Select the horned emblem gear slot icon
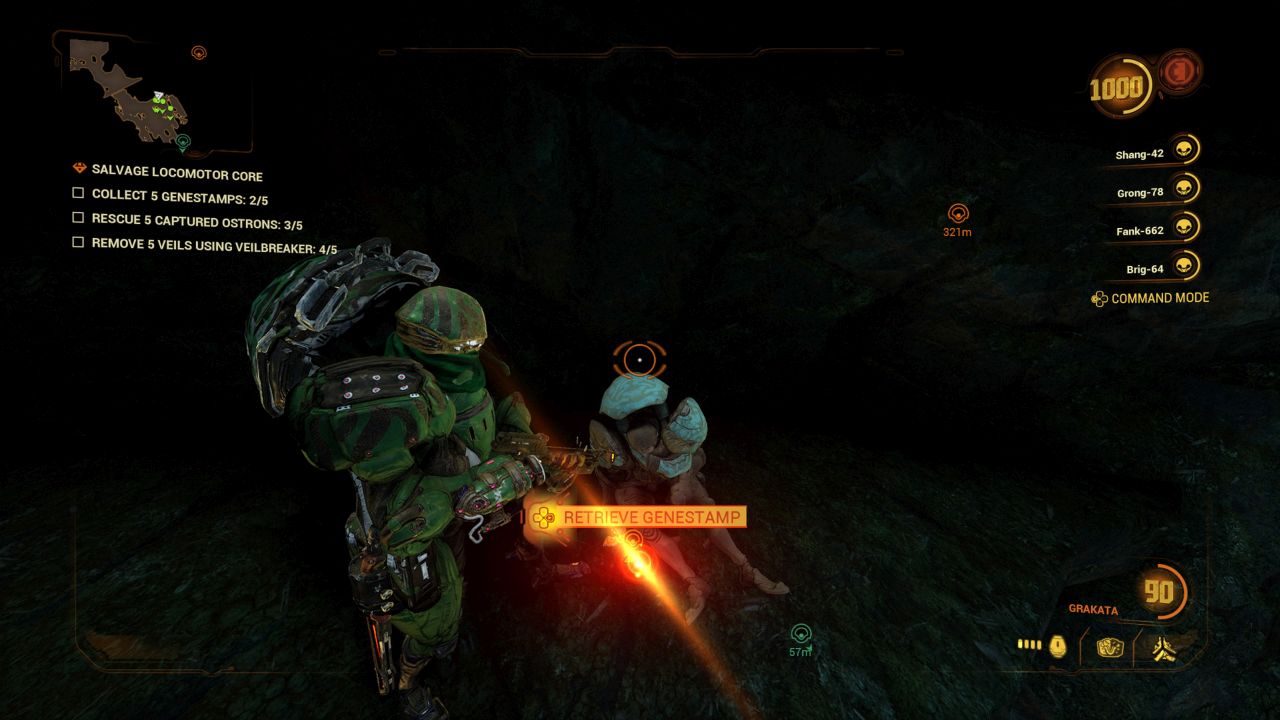Screen dimensions: 1280x720 point(1111,646)
